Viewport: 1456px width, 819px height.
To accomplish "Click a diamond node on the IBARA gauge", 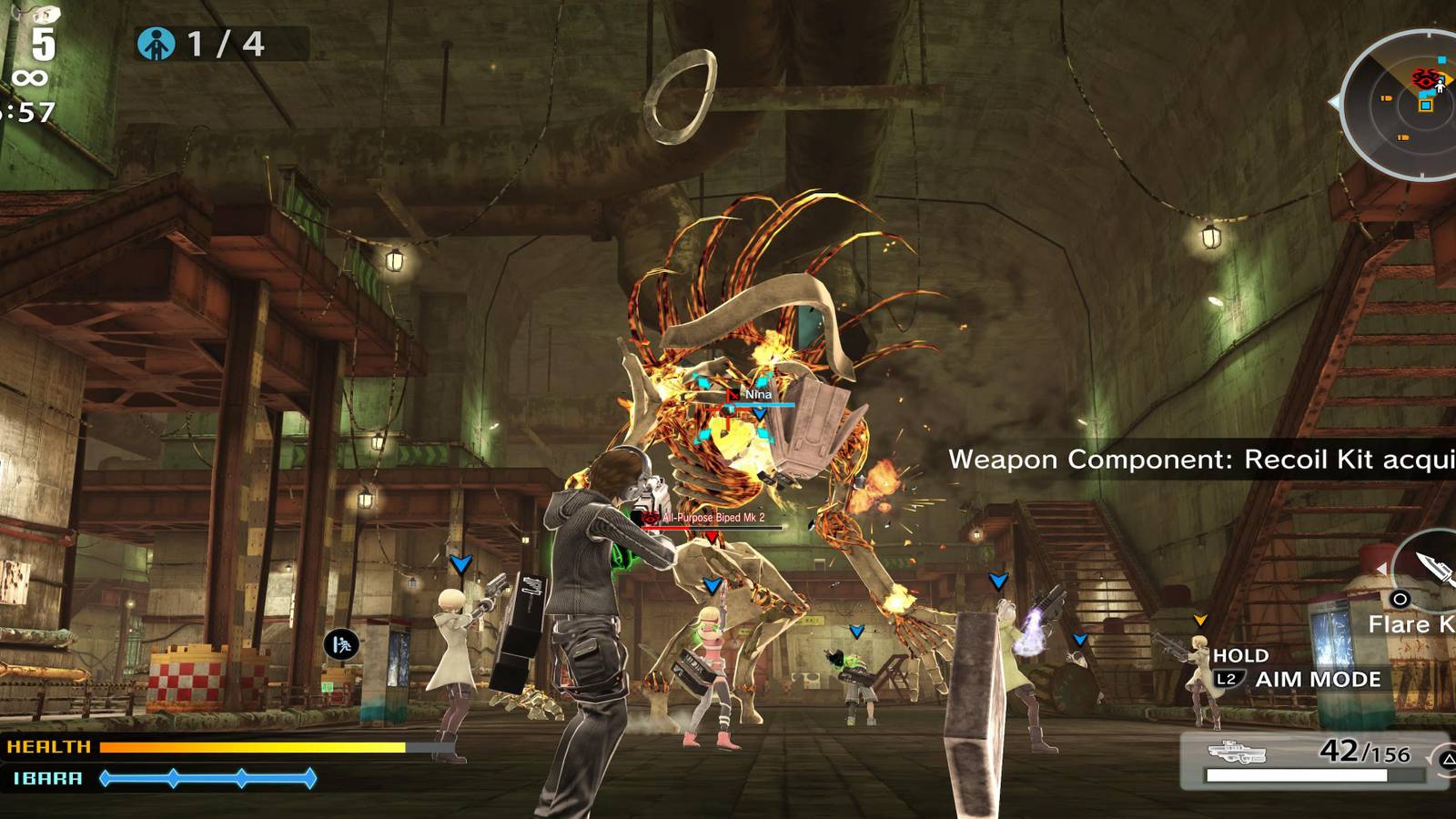I will pos(172,779).
